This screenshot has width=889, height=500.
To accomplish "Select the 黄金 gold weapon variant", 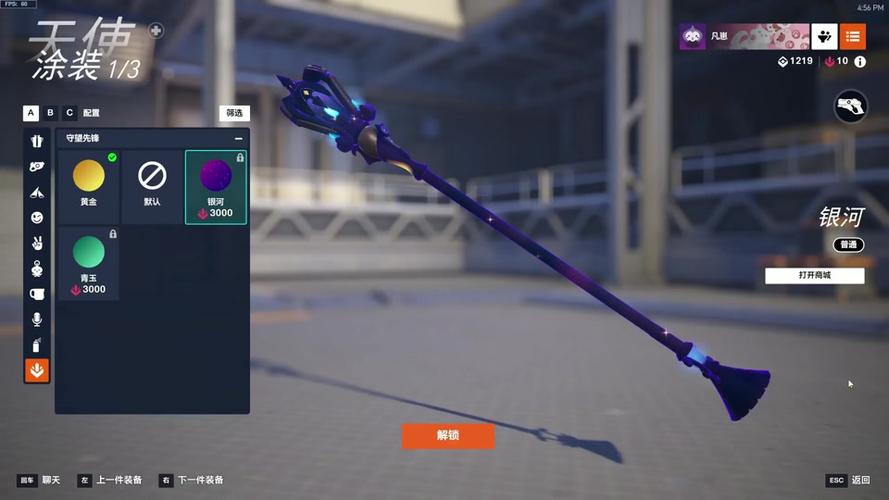I will coord(89,186).
